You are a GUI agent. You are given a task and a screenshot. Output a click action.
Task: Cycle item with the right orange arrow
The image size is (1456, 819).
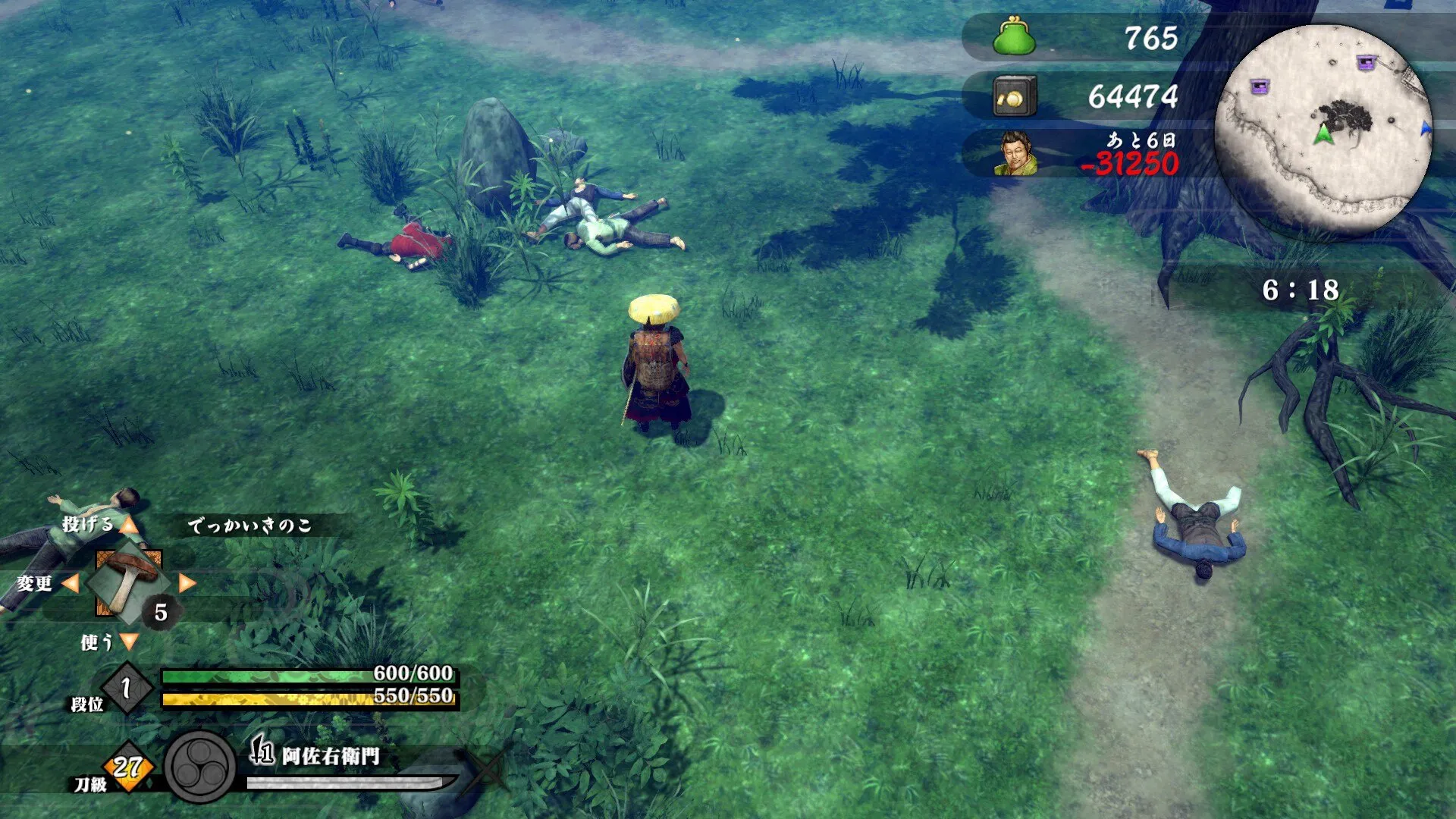[x=187, y=582]
